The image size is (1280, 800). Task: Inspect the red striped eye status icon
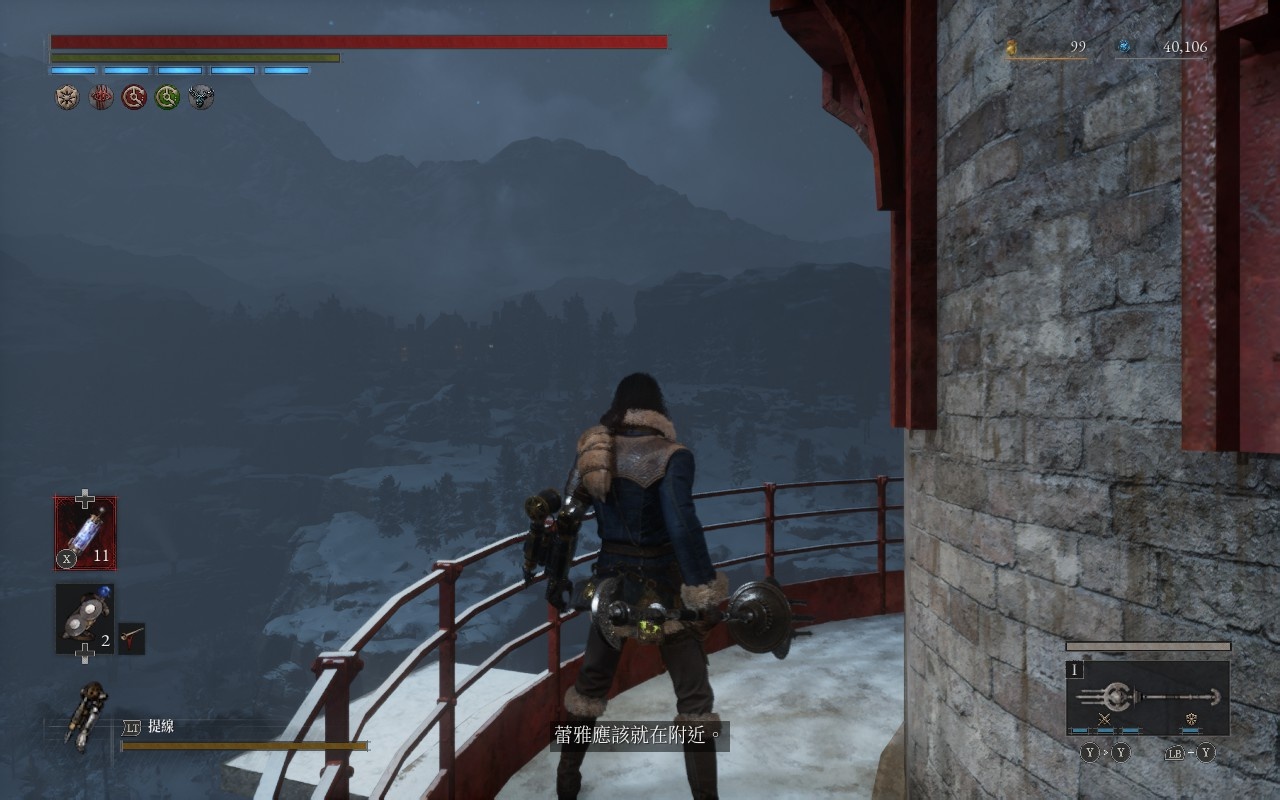pyautogui.click(x=101, y=97)
